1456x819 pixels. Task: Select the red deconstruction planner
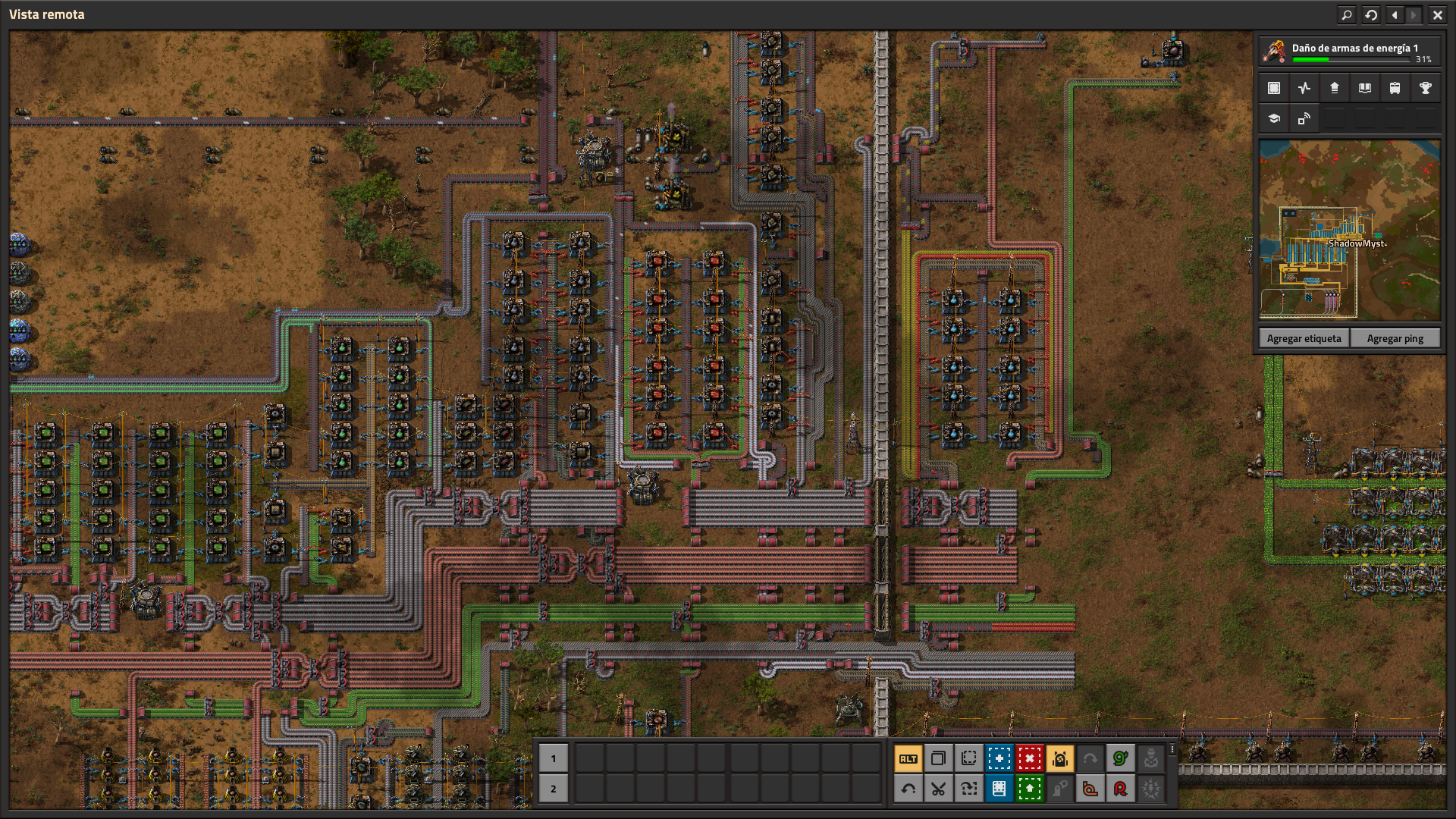[x=1031, y=758]
